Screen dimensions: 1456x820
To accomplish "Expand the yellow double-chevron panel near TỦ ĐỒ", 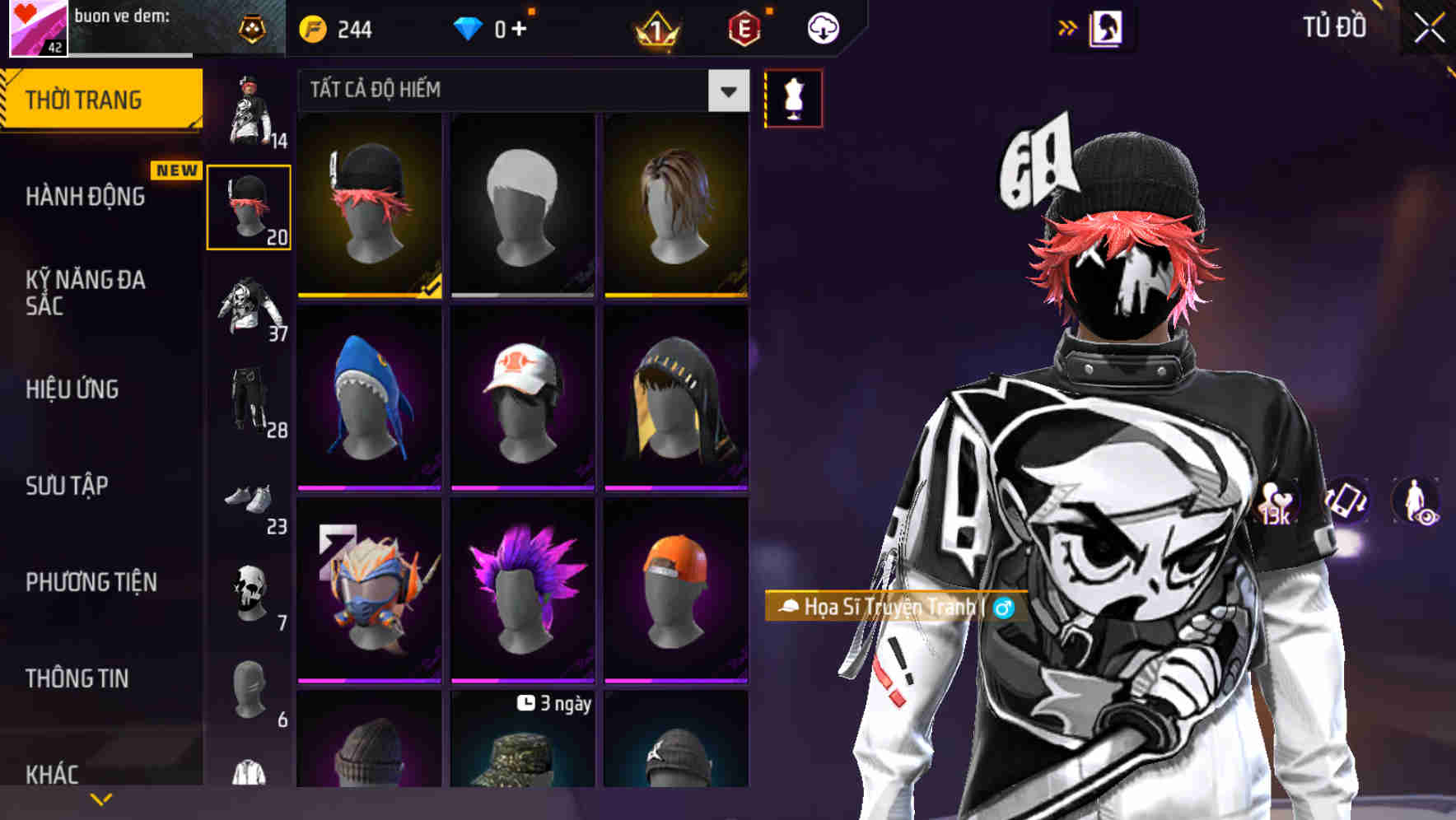I will tap(1068, 26).
